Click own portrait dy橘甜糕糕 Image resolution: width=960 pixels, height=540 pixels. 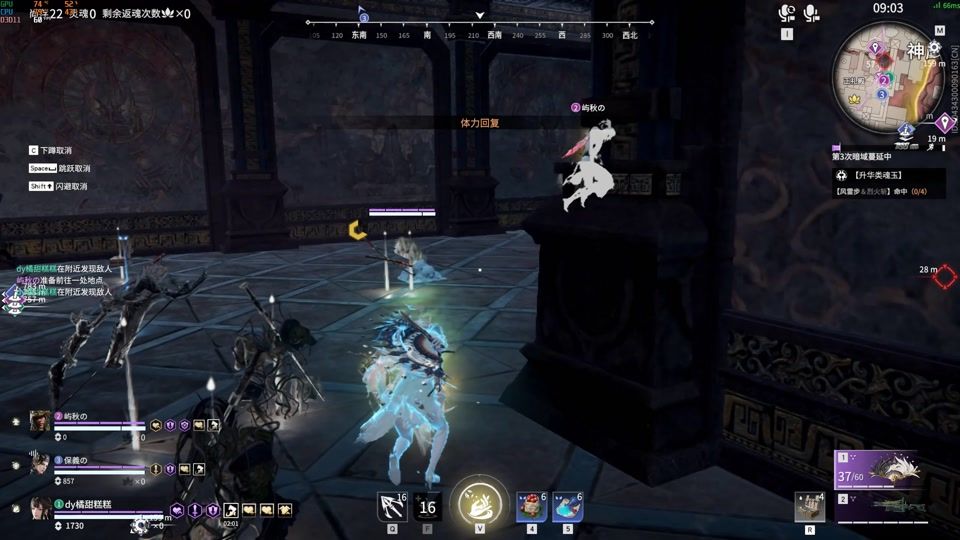click(40, 508)
